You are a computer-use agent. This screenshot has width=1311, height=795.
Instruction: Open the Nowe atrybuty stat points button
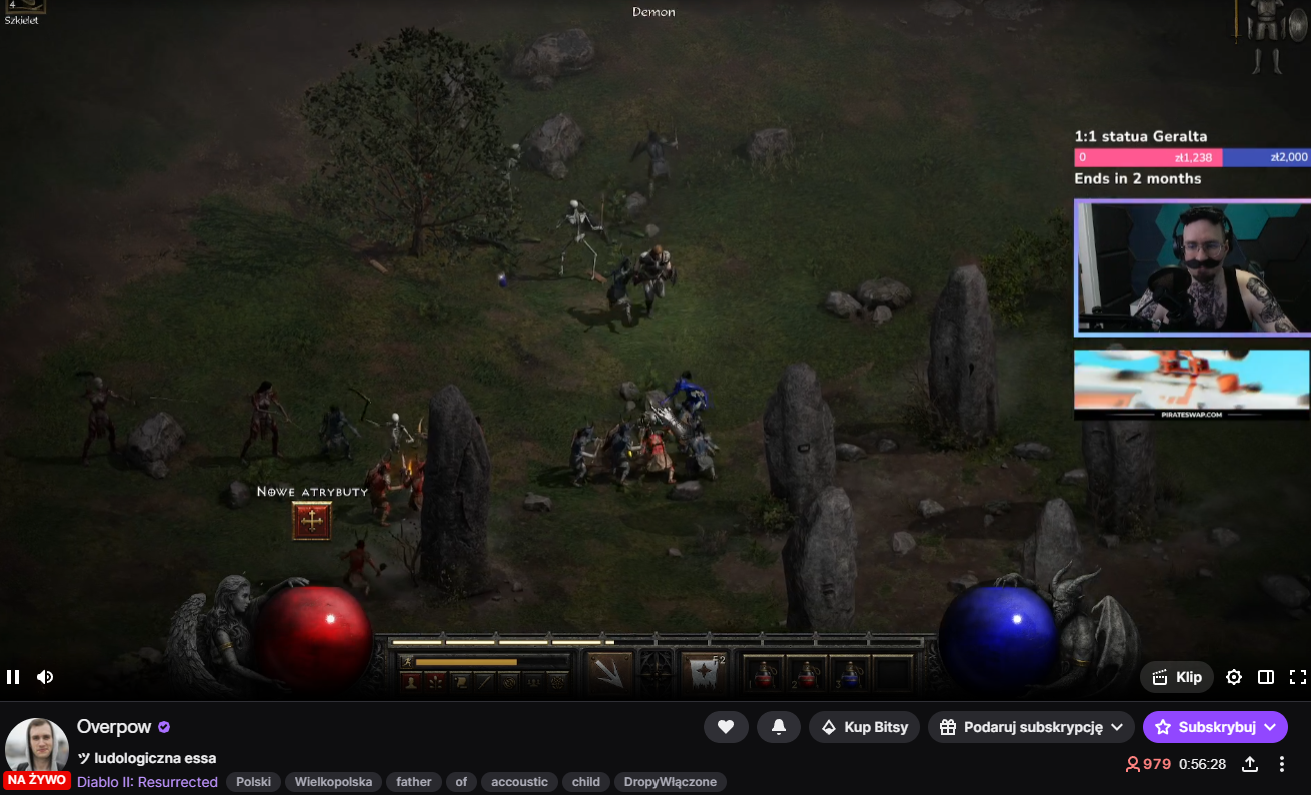coord(312,521)
